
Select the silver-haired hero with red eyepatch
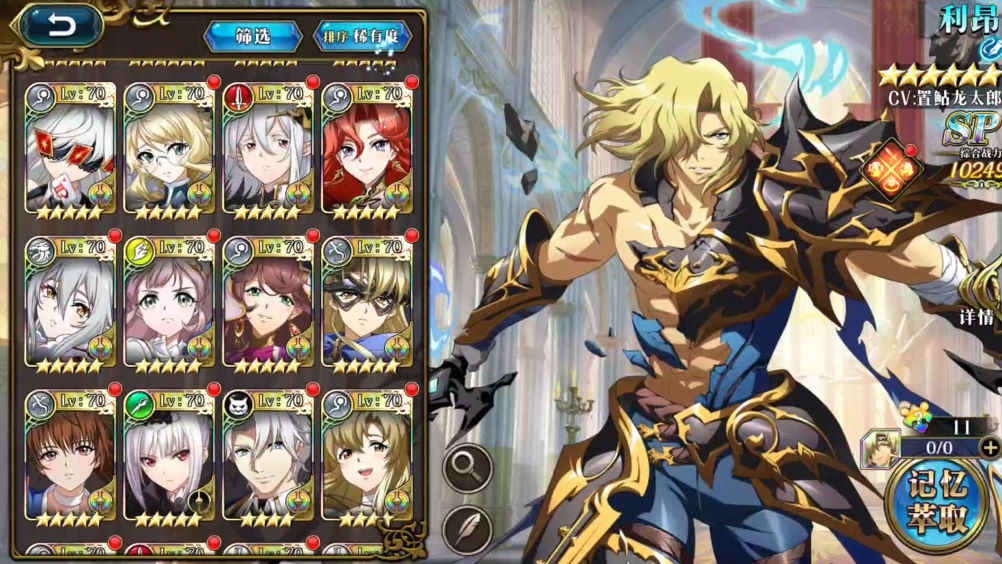(x=70, y=148)
